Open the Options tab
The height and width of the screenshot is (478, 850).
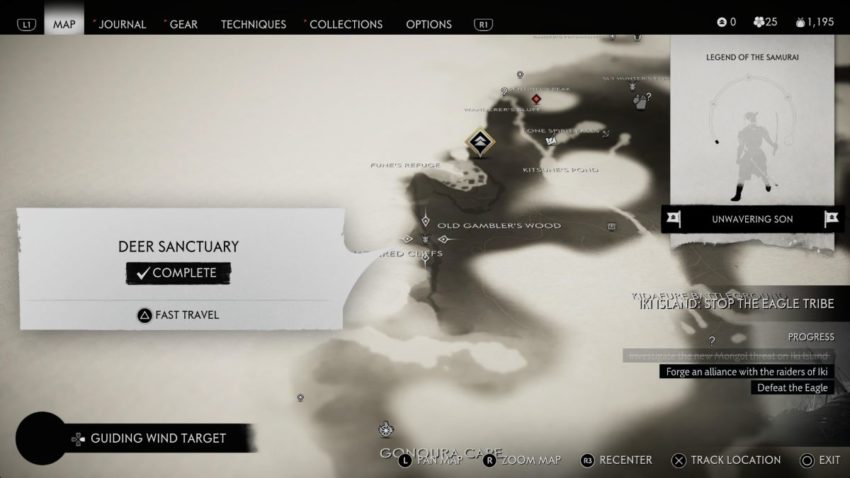[x=429, y=24]
